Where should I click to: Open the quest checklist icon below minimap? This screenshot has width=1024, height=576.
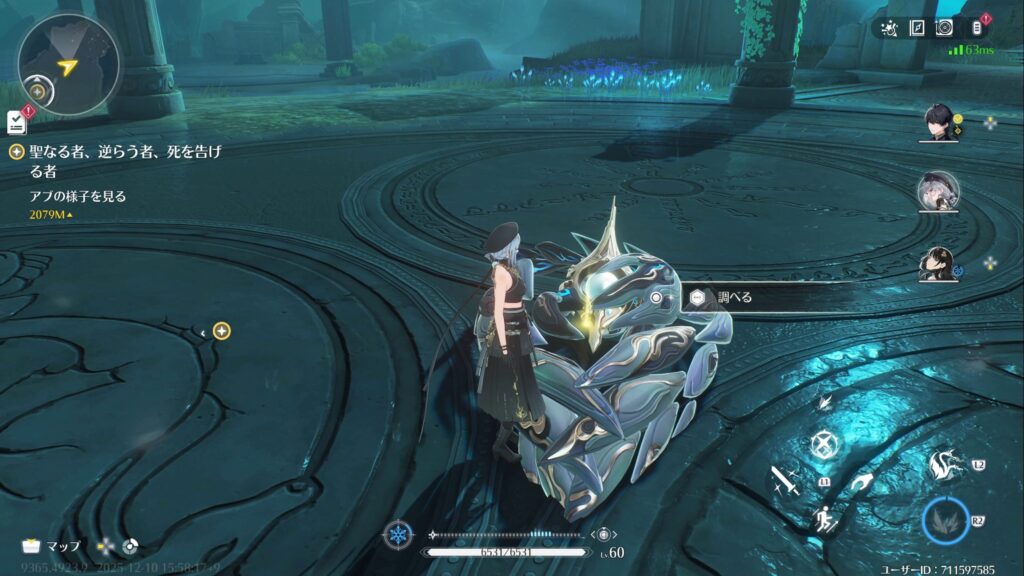point(16,121)
